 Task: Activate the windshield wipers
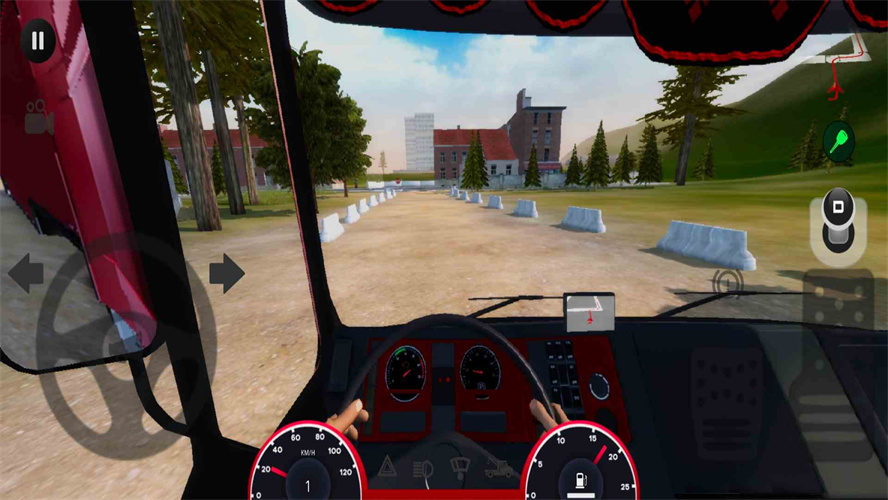pyautogui.click(x=460, y=468)
